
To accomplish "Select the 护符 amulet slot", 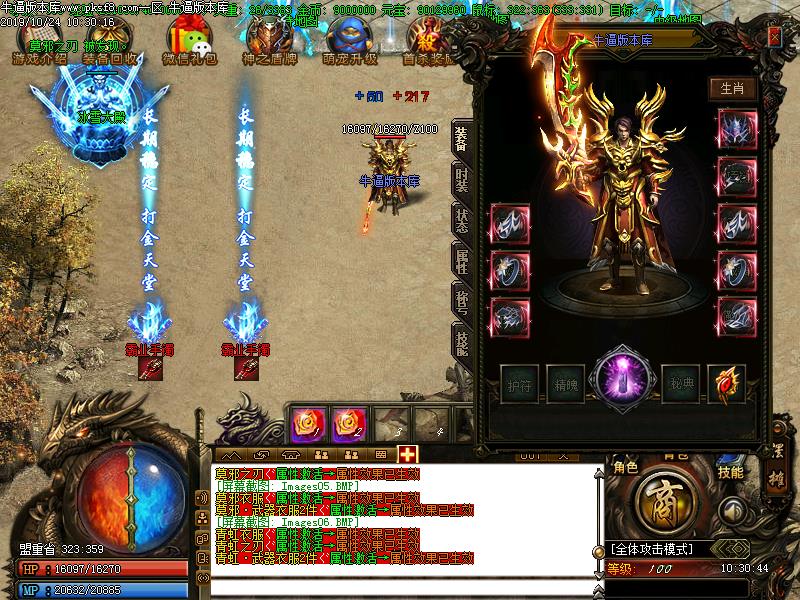I will point(519,383).
